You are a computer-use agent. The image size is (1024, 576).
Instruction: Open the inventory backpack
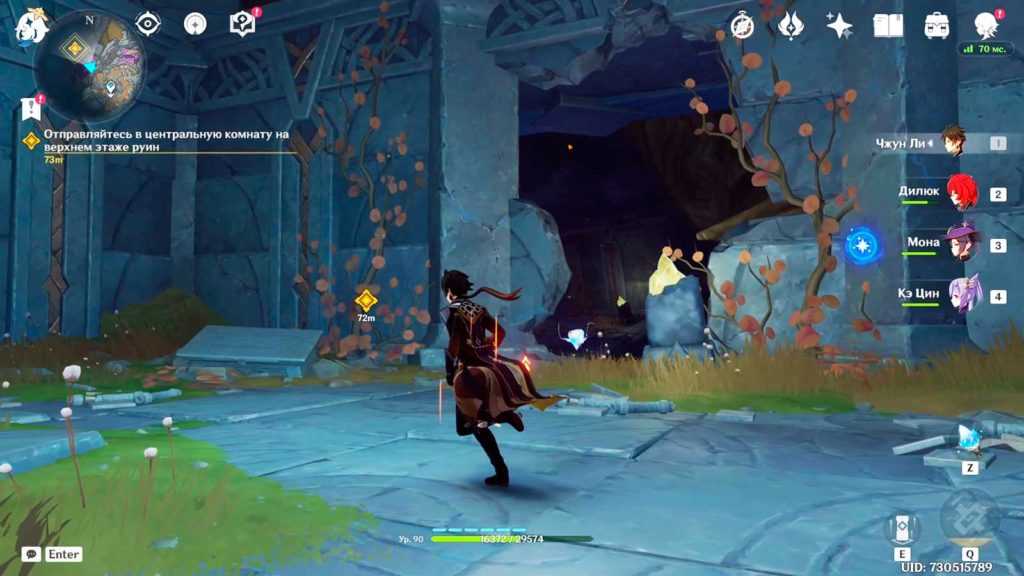coord(937,26)
